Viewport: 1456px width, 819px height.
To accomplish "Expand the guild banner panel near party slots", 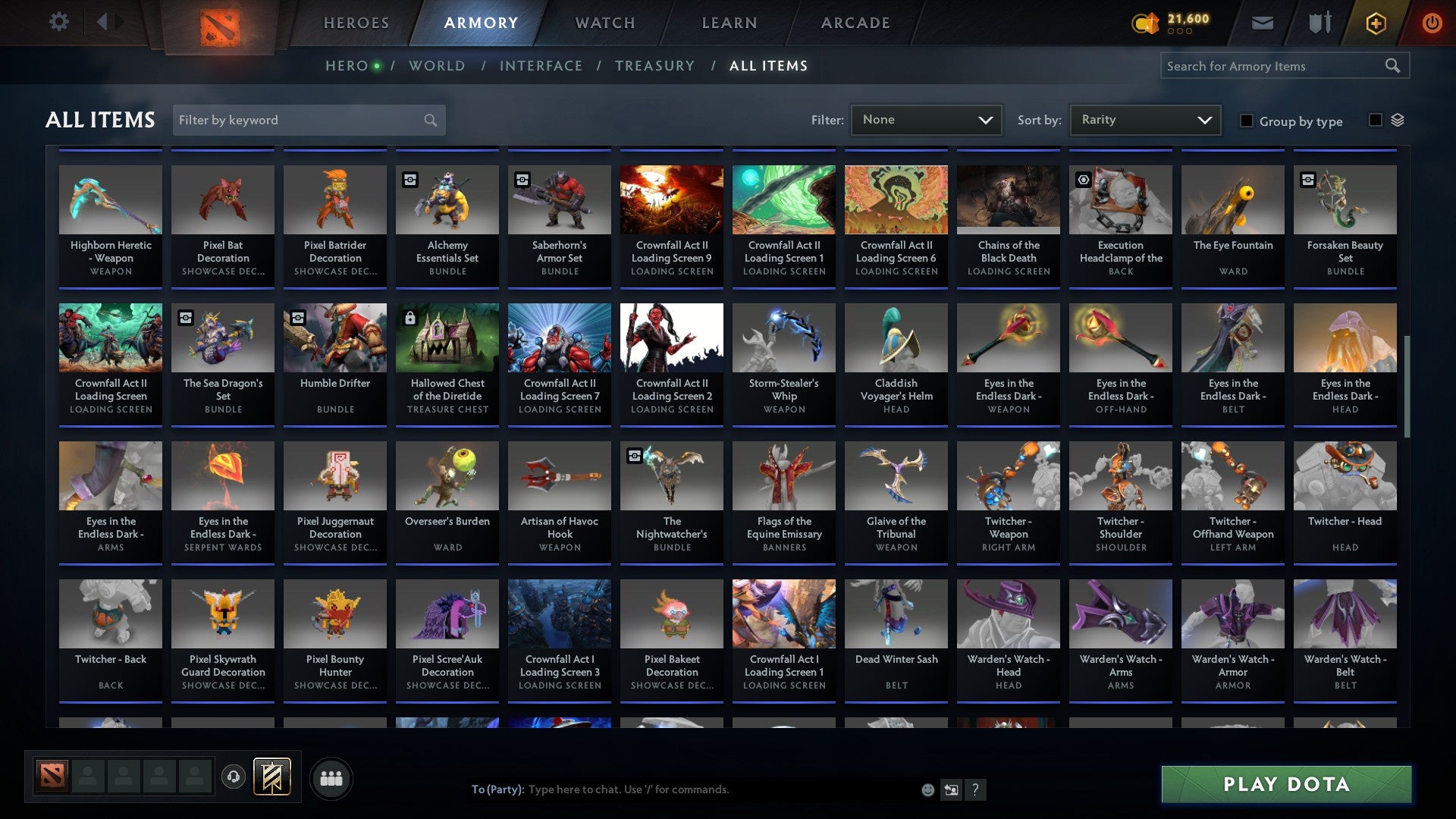I will tap(273, 777).
